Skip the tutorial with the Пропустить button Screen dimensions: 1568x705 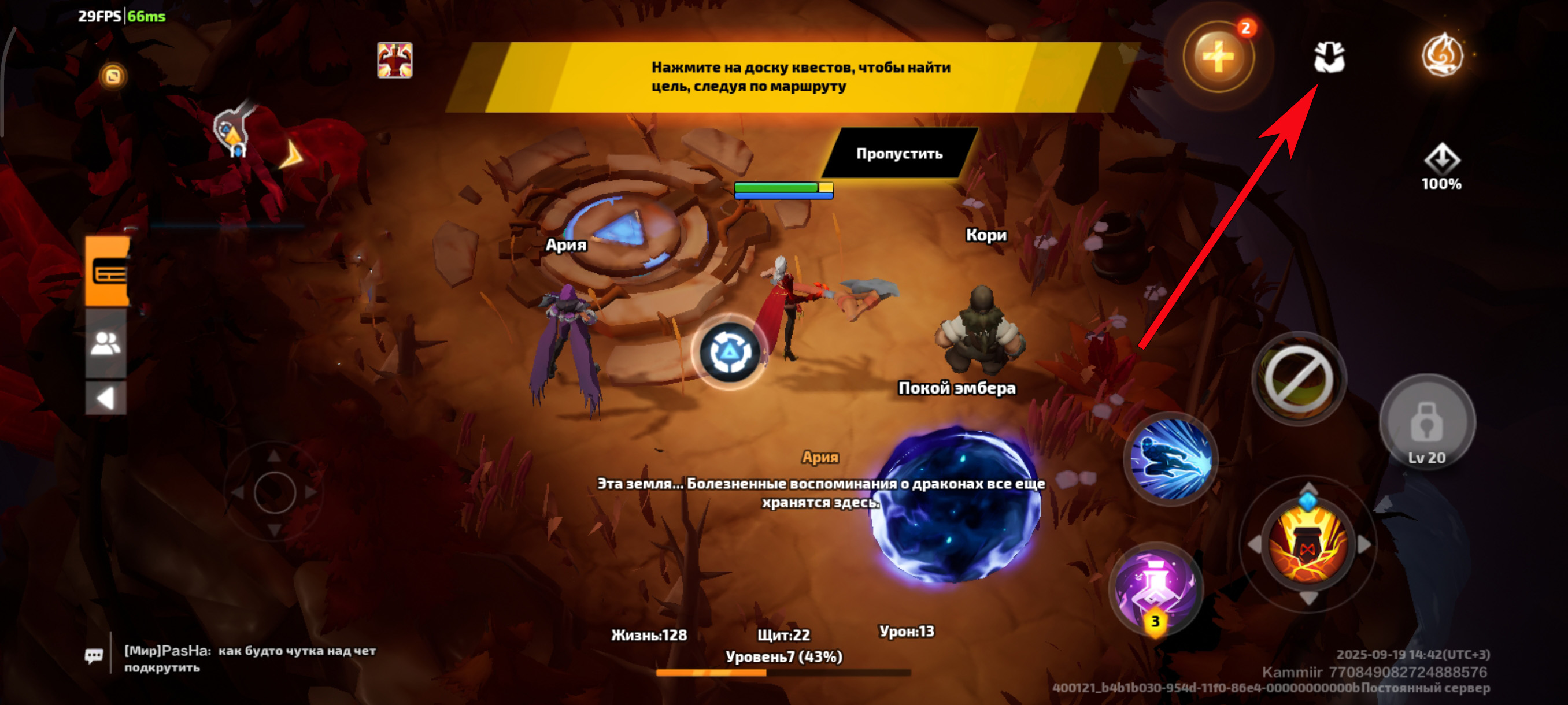pyautogui.click(x=899, y=153)
